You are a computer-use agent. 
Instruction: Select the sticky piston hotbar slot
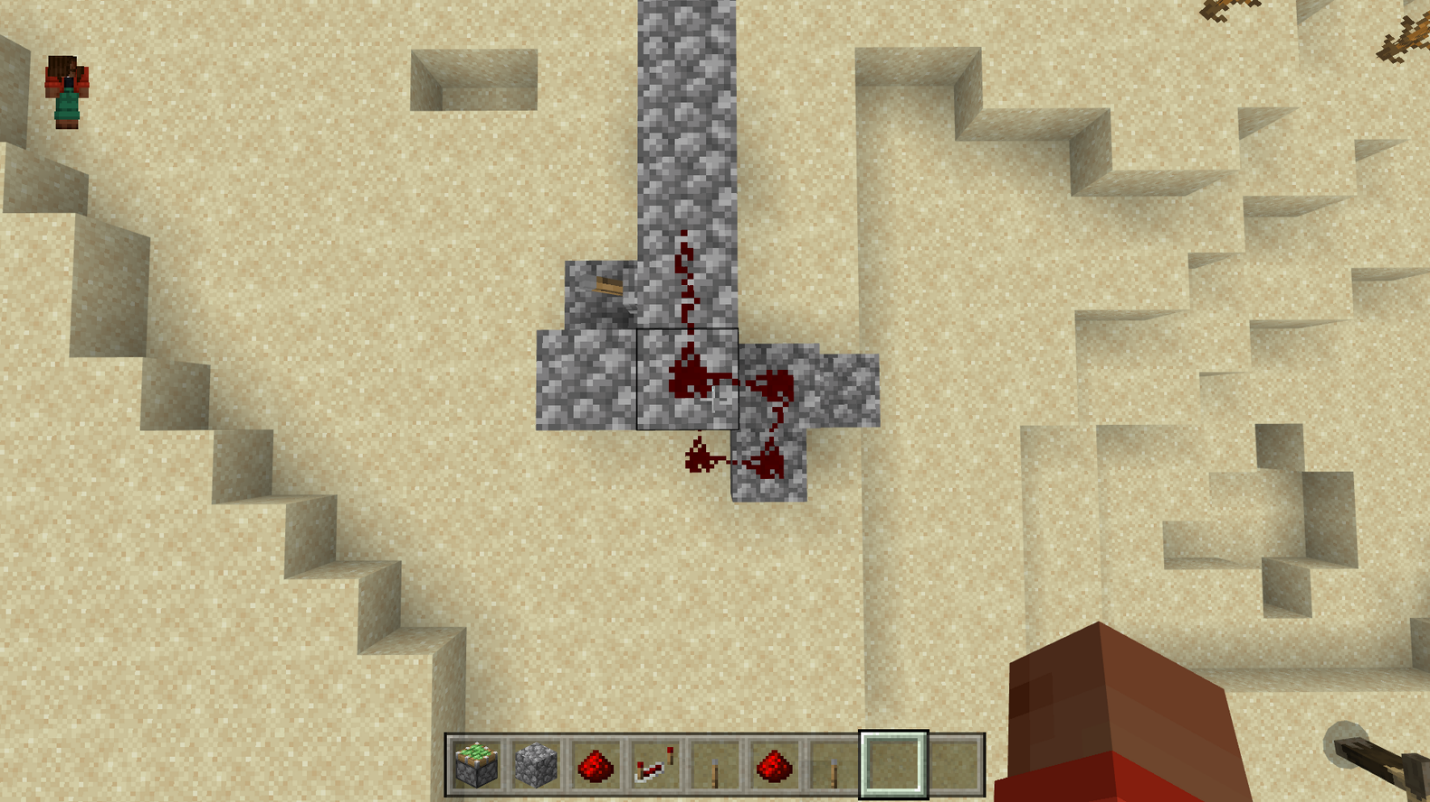477,766
